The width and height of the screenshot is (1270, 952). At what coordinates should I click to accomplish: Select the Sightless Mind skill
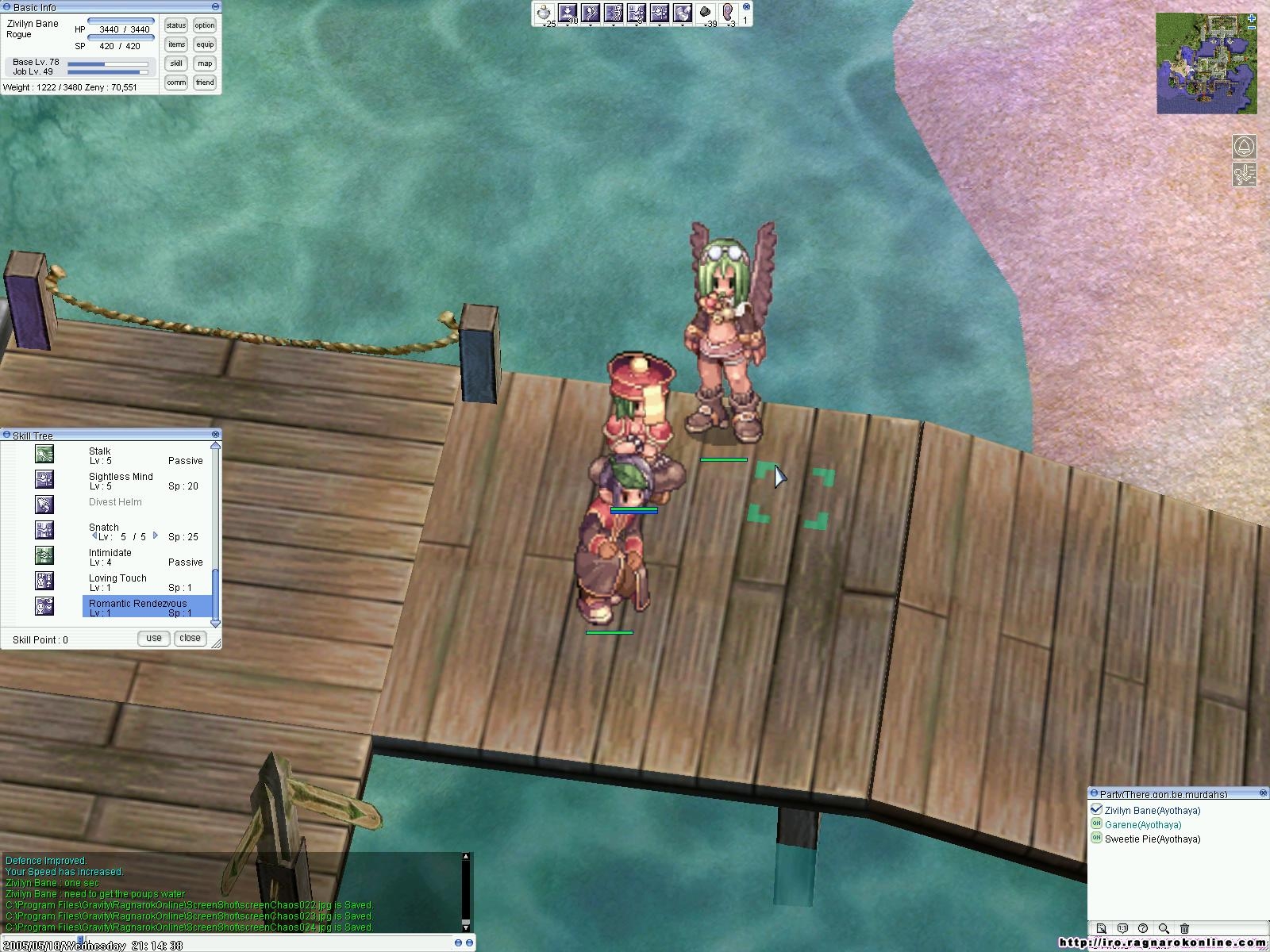(121, 480)
